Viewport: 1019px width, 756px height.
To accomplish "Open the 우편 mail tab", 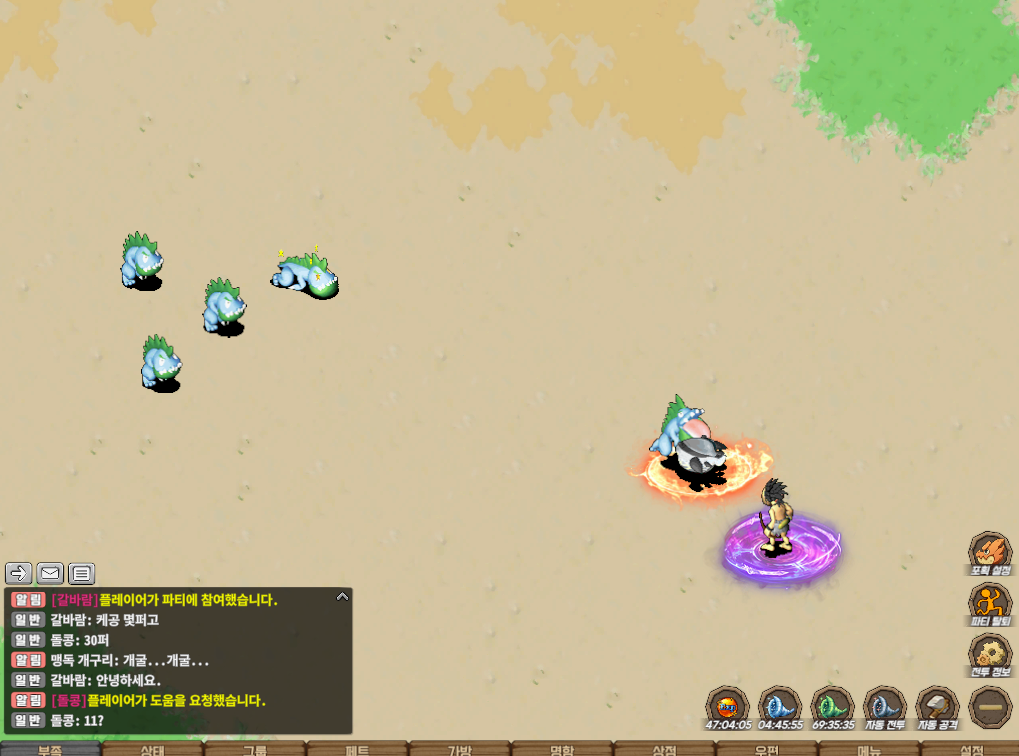I will [766, 749].
